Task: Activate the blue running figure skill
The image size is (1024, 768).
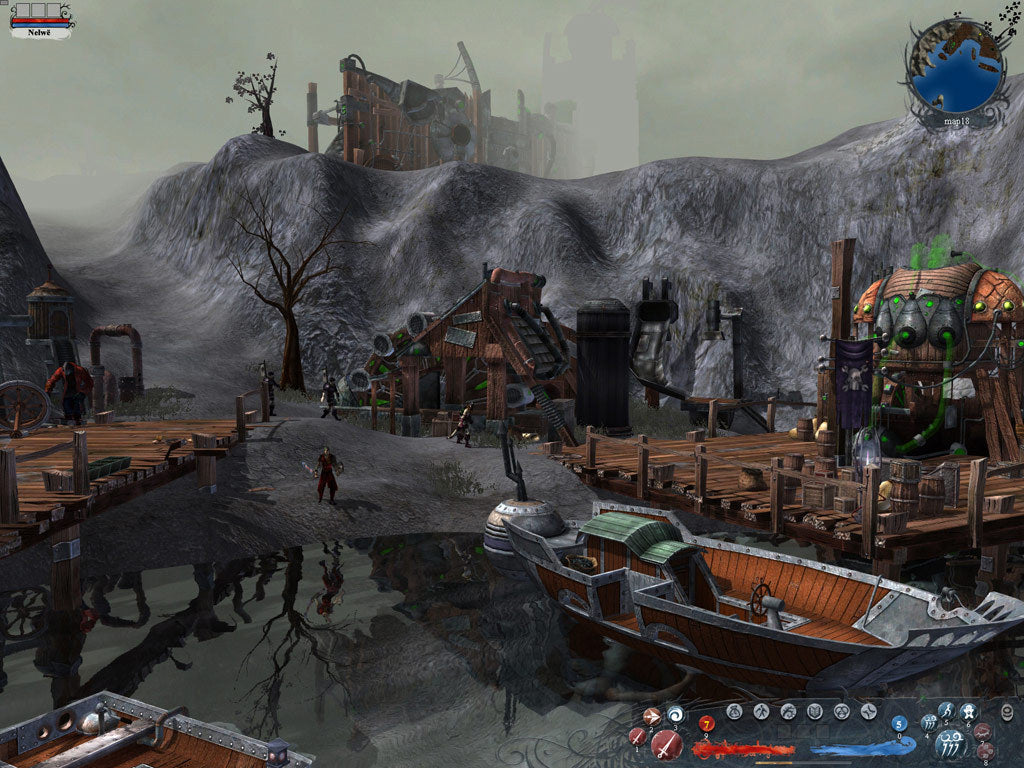Action: click(x=947, y=711)
